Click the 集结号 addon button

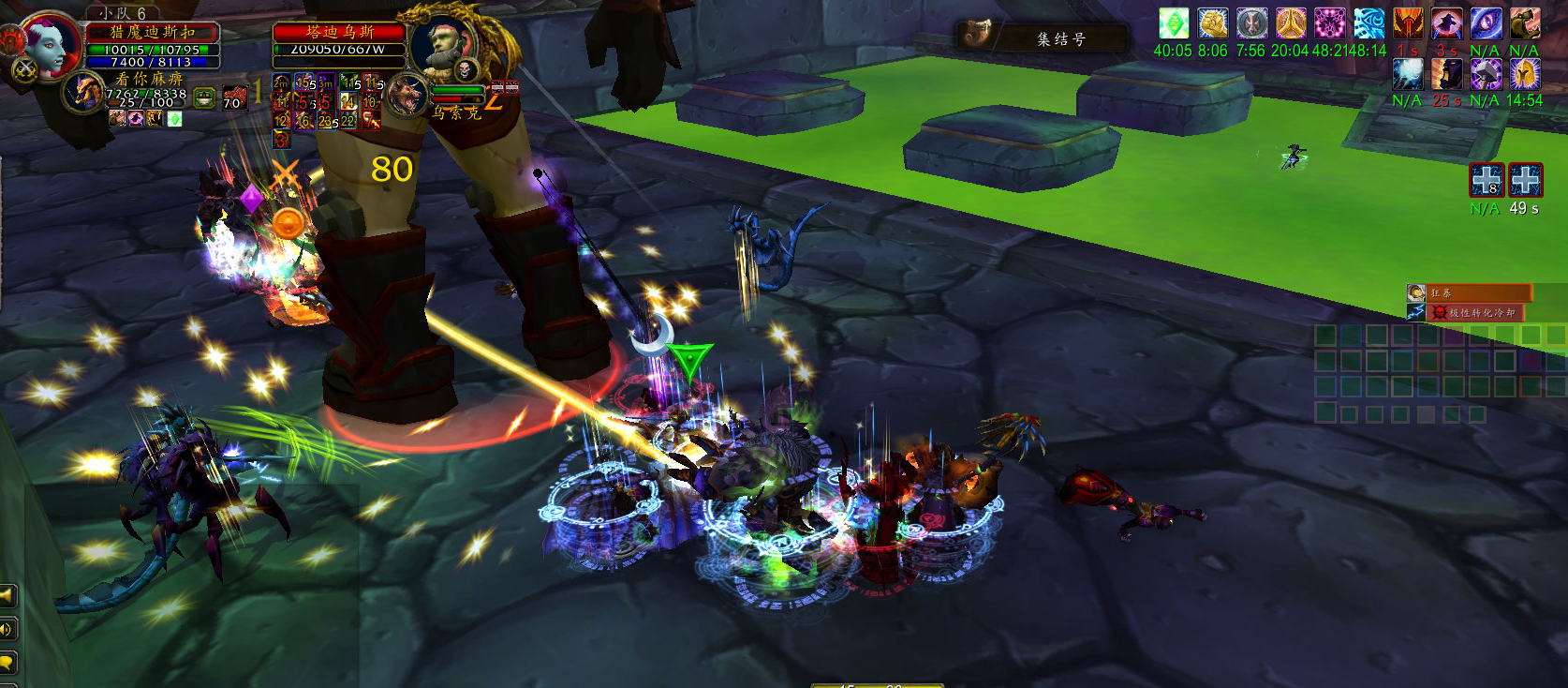pos(1042,37)
